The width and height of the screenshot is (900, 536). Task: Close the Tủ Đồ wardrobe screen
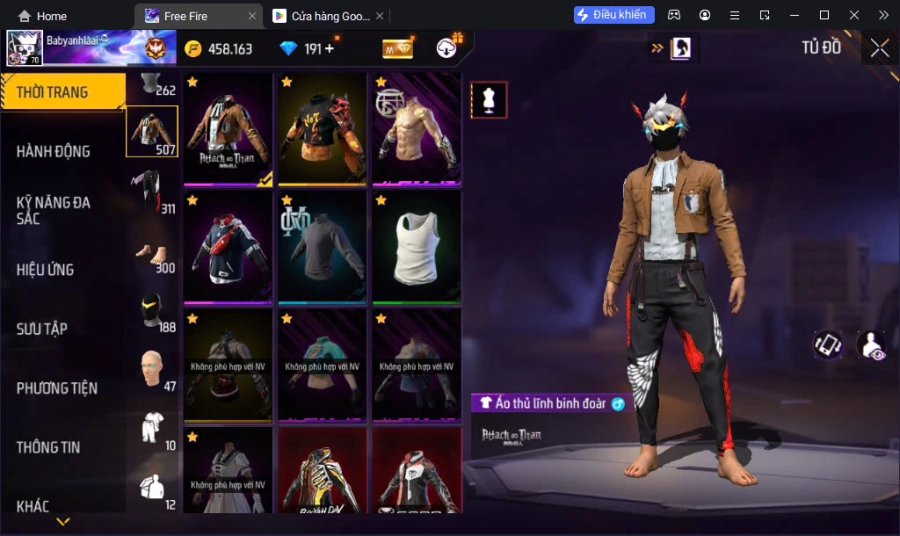tap(879, 48)
